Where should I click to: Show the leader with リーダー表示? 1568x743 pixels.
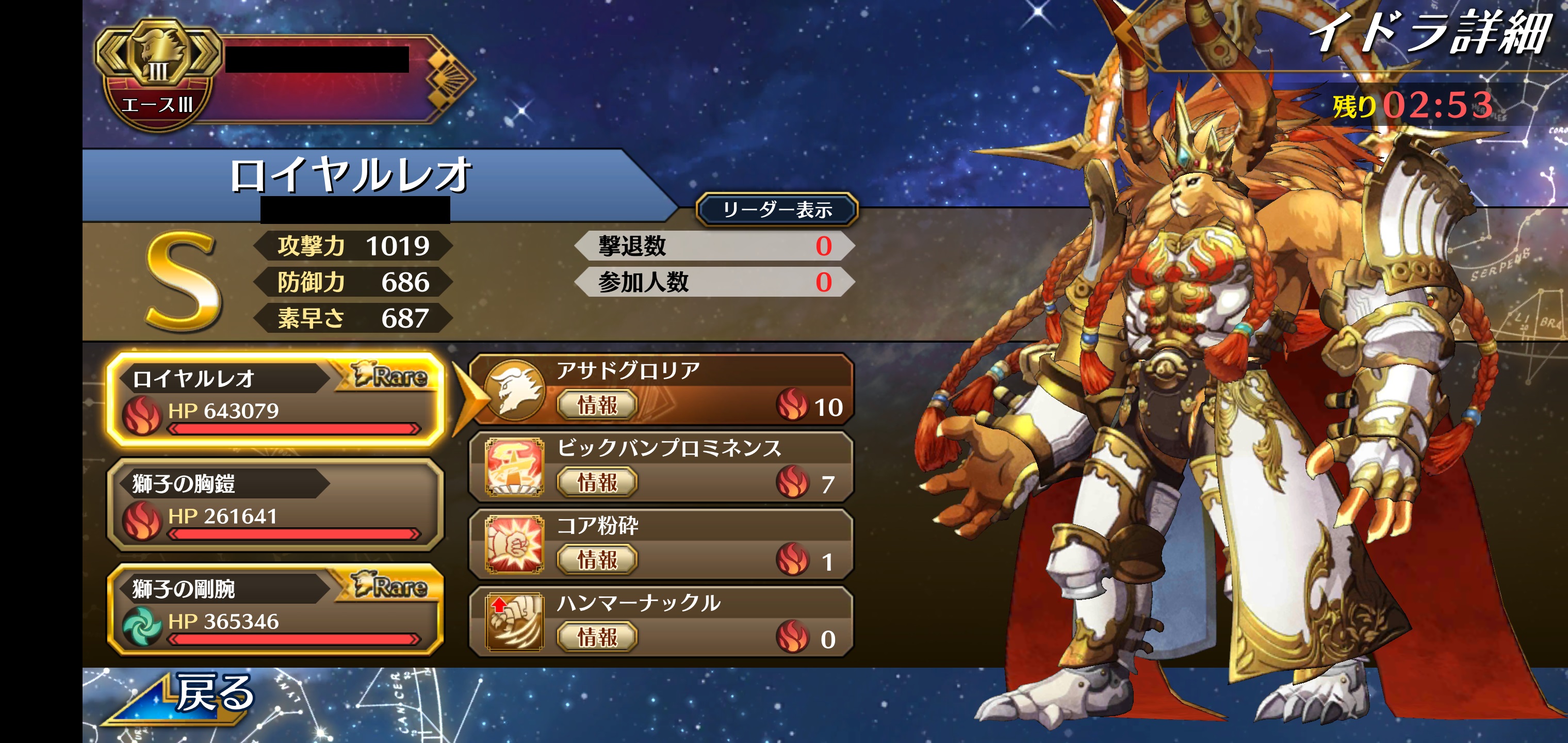(777, 210)
